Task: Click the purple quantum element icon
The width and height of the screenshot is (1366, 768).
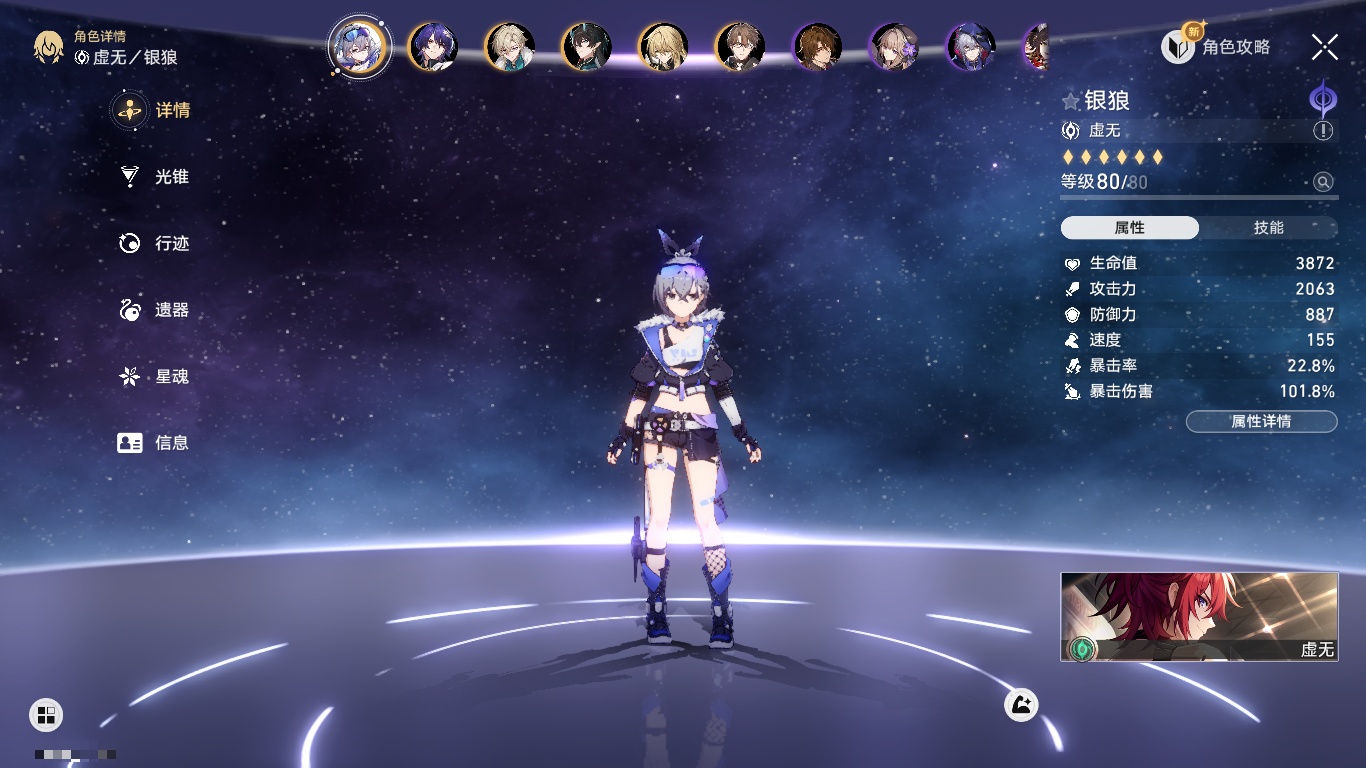Action: (1323, 100)
